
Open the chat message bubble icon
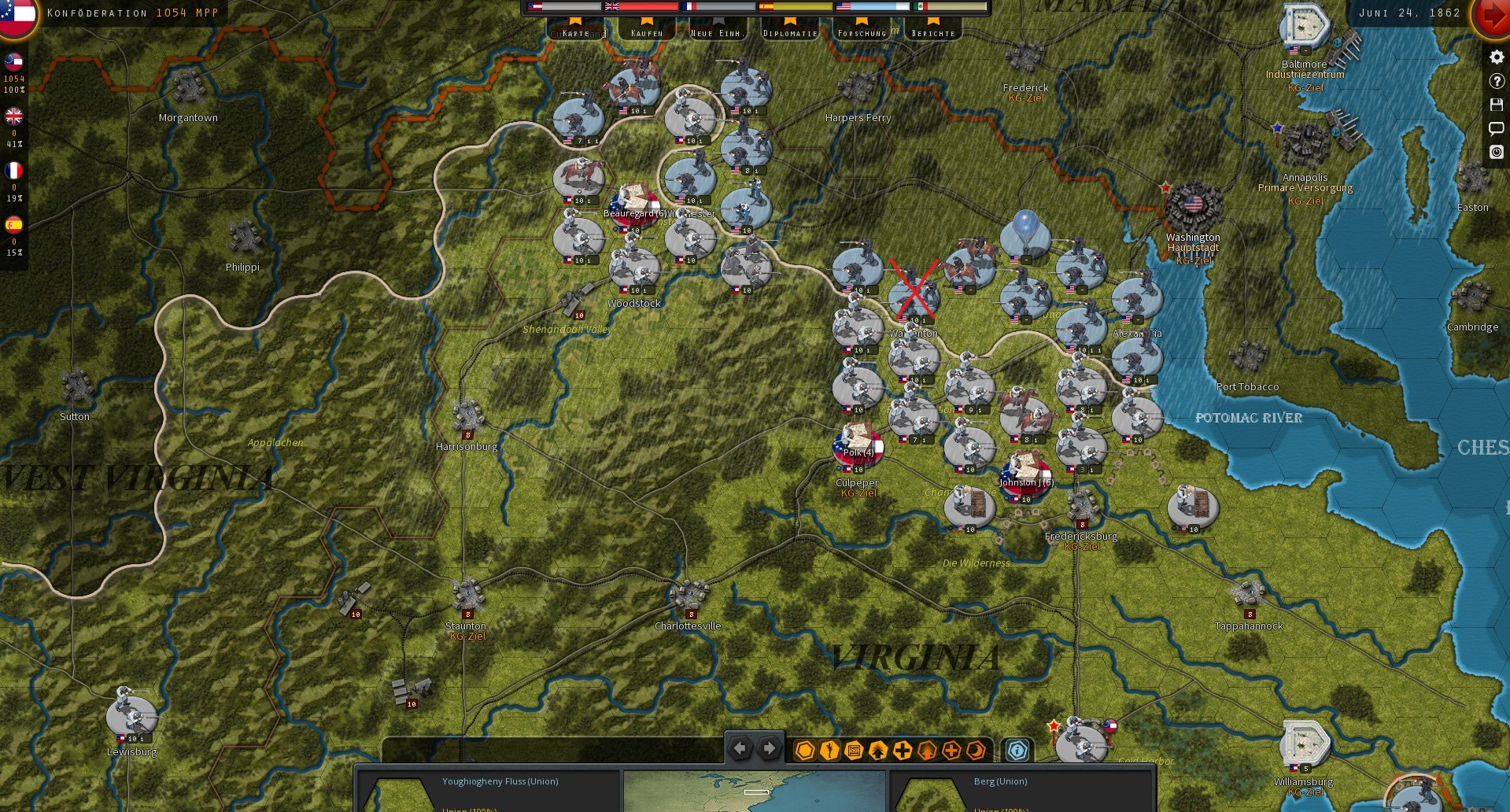click(x=1497, y=128)
